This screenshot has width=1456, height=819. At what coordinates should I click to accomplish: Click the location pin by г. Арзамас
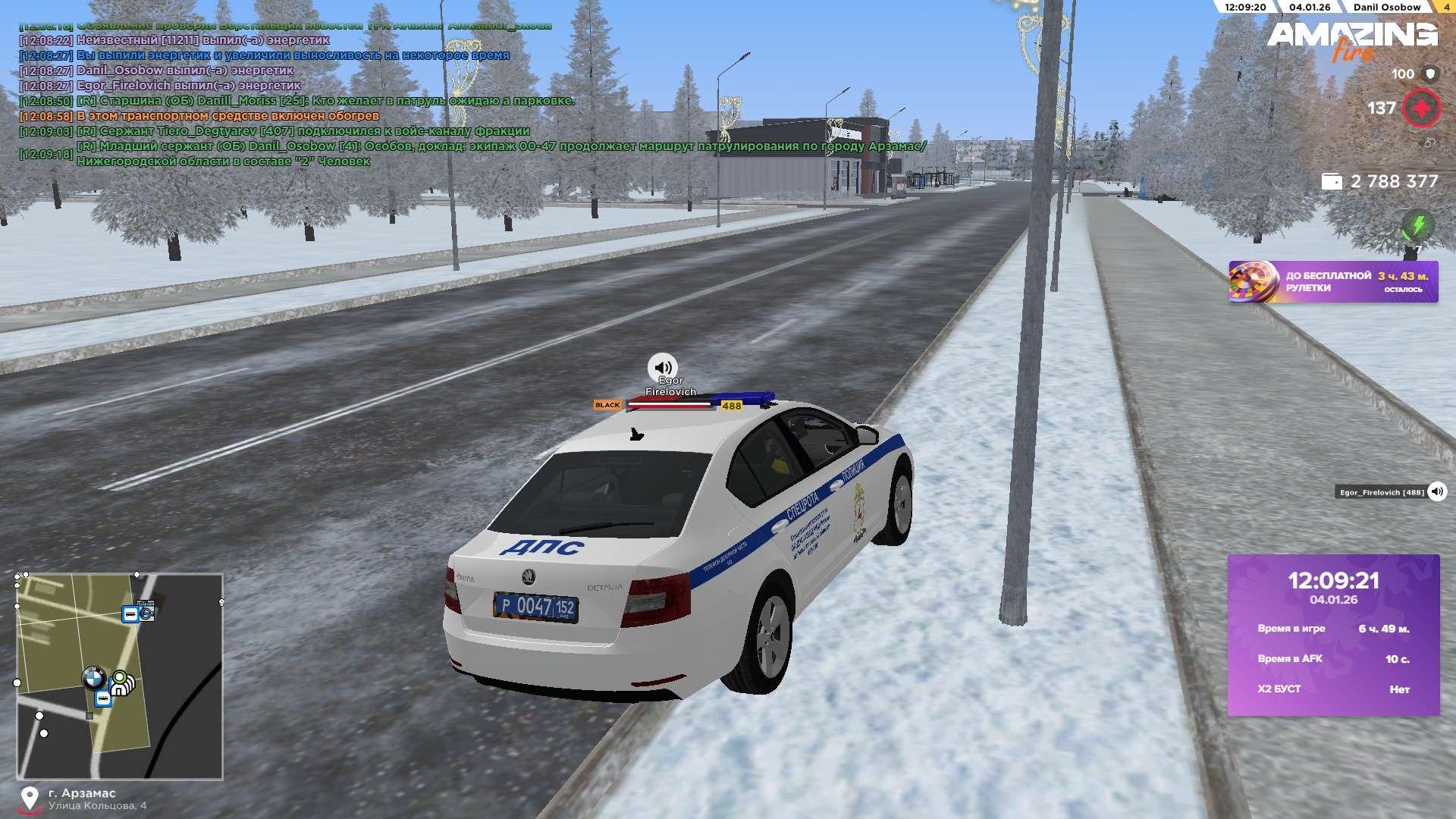30,799
